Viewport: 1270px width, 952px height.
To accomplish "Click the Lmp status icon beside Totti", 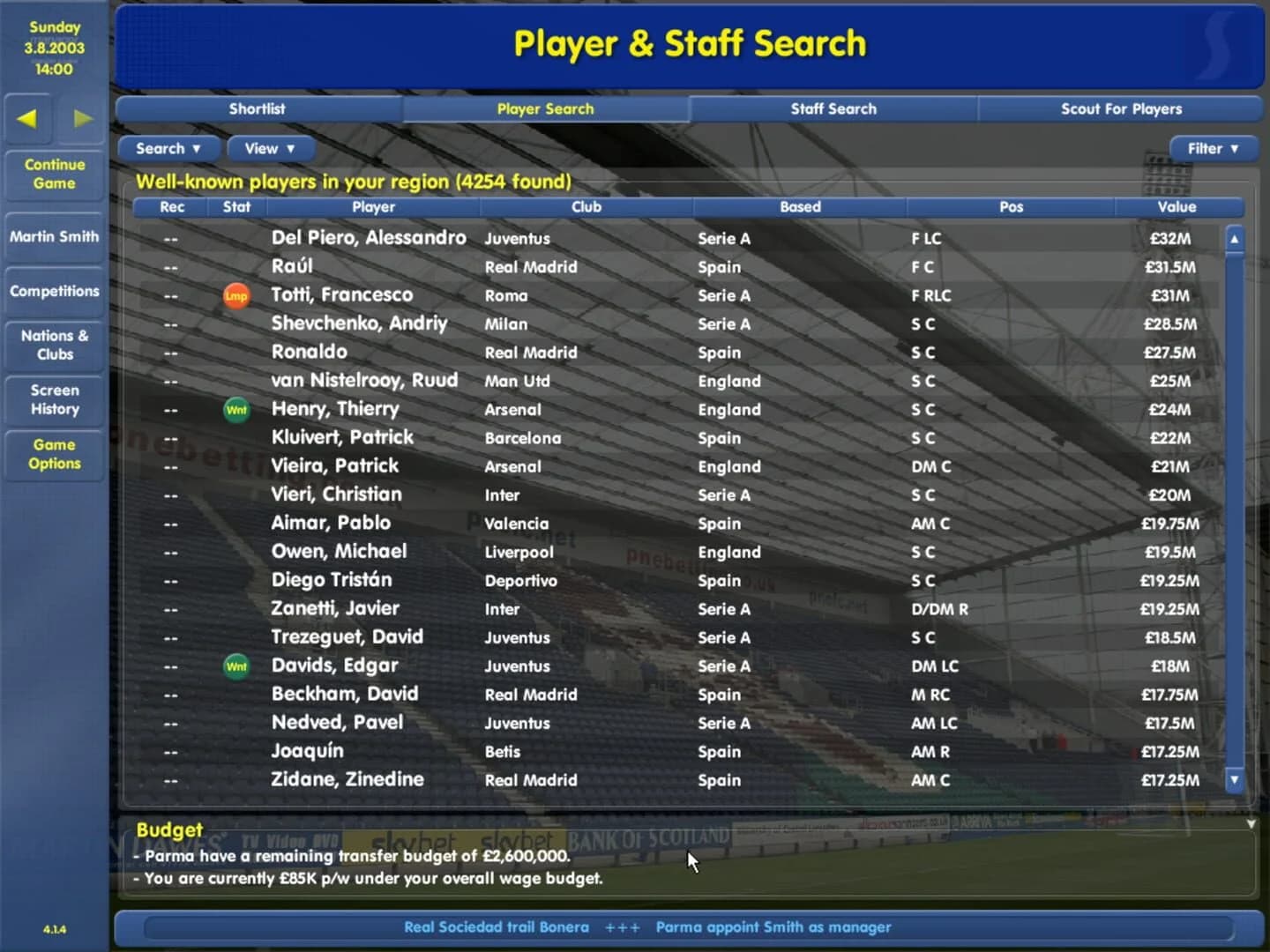I will (x=236, y=295).
